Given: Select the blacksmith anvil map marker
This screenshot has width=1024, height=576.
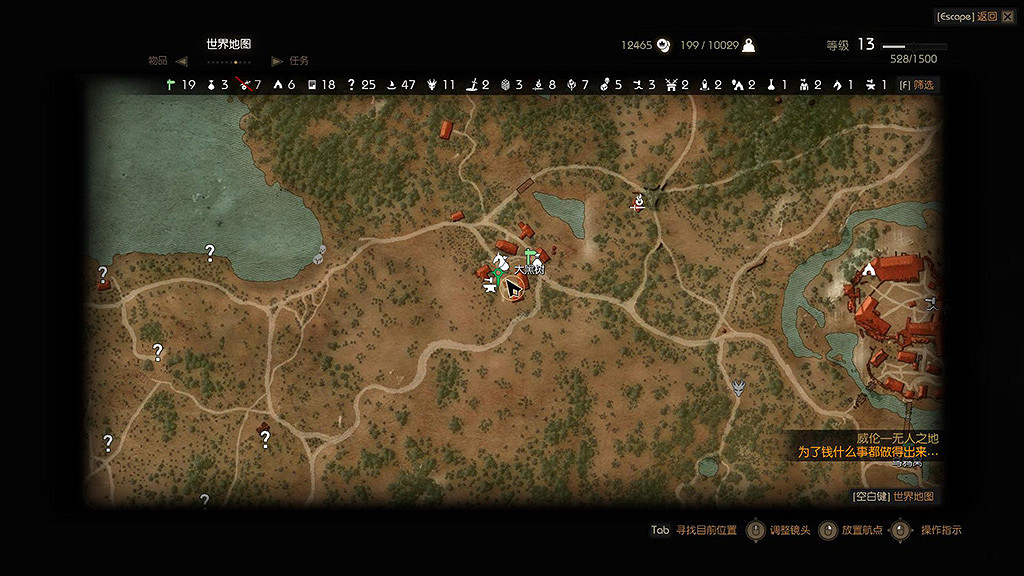Looking at the screenshot, I should 489,288.
